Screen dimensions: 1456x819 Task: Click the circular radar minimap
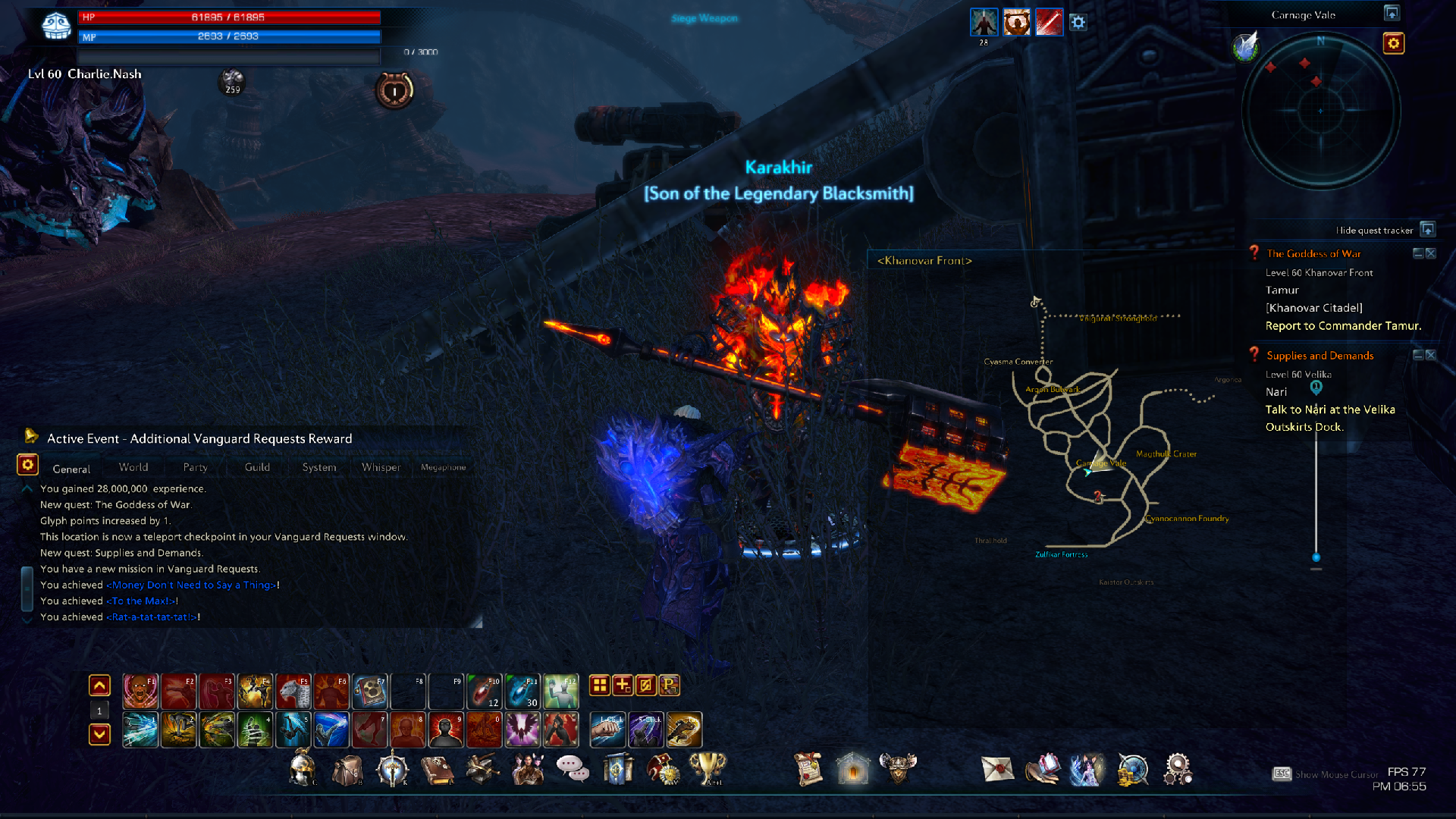pos(1320,111)
